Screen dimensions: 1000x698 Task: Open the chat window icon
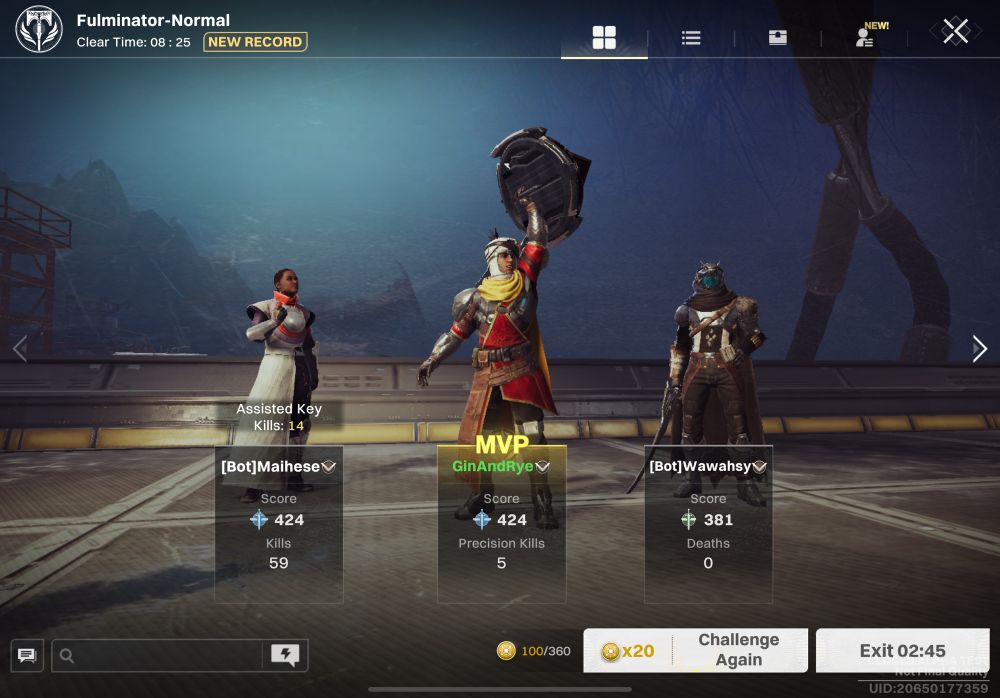click(27, 656)
